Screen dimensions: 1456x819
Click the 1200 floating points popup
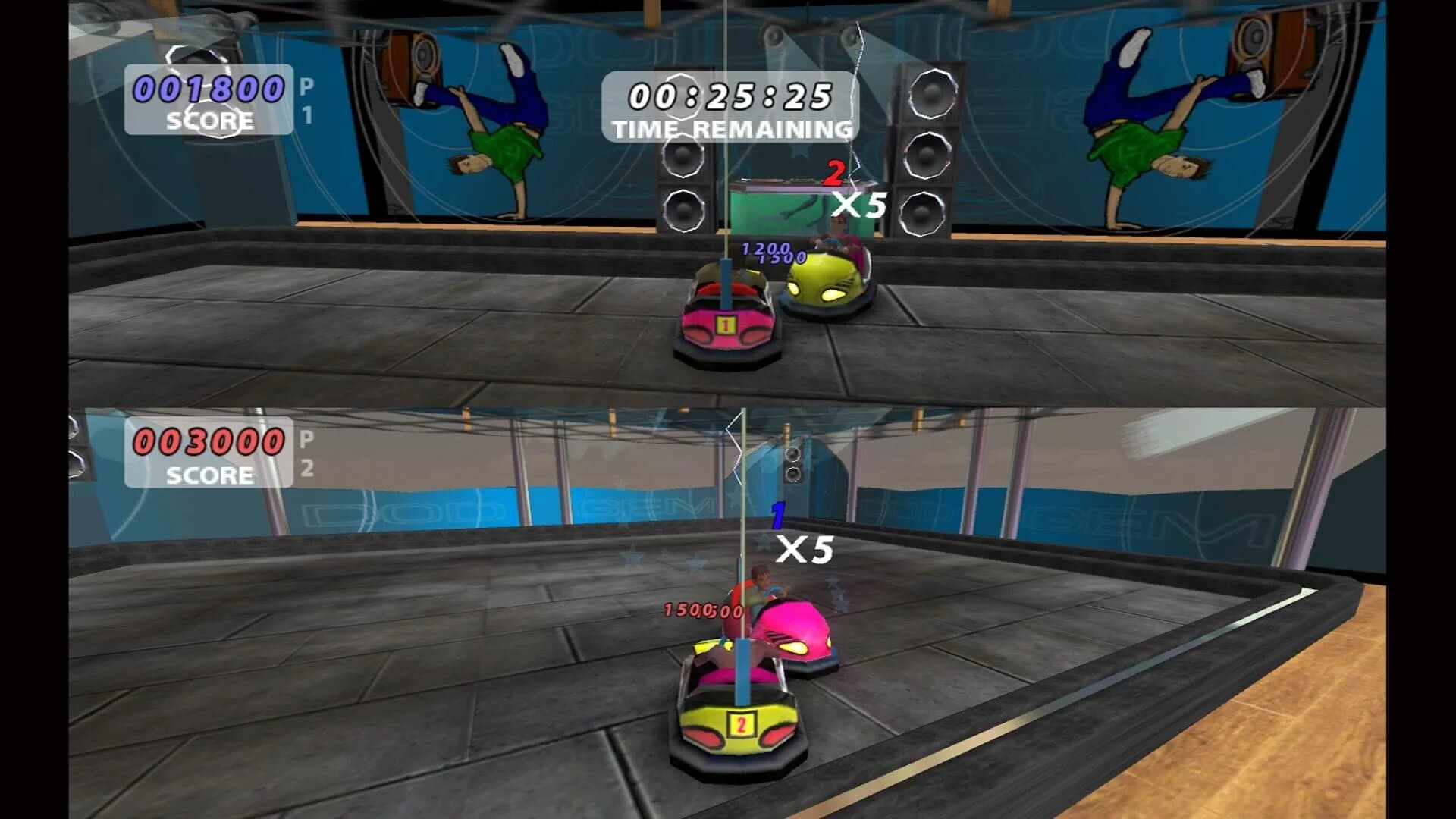pyautogui.click(x=764, y=246)
